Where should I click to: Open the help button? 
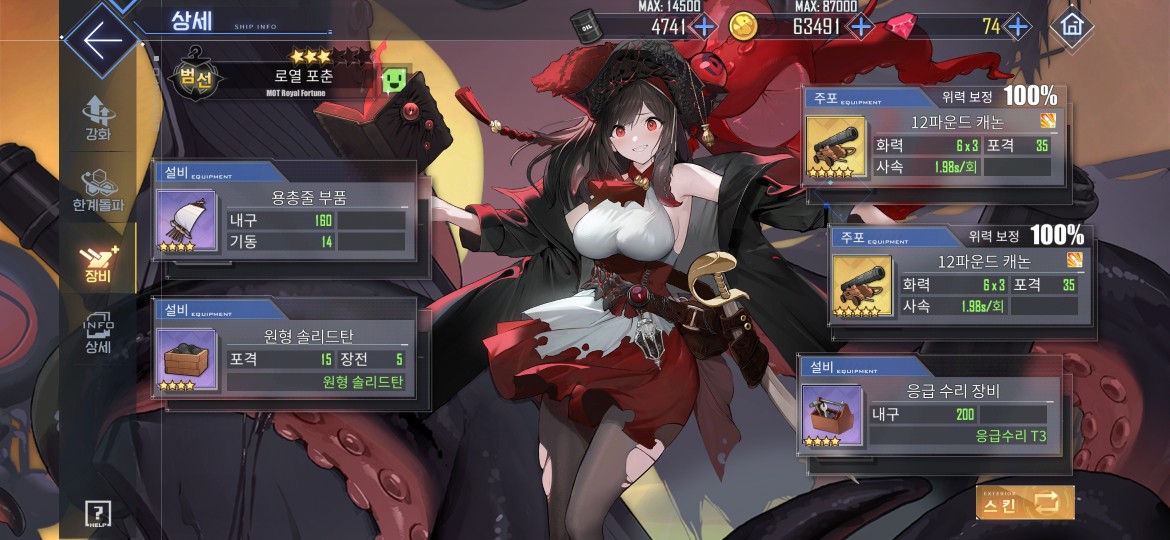97,513
